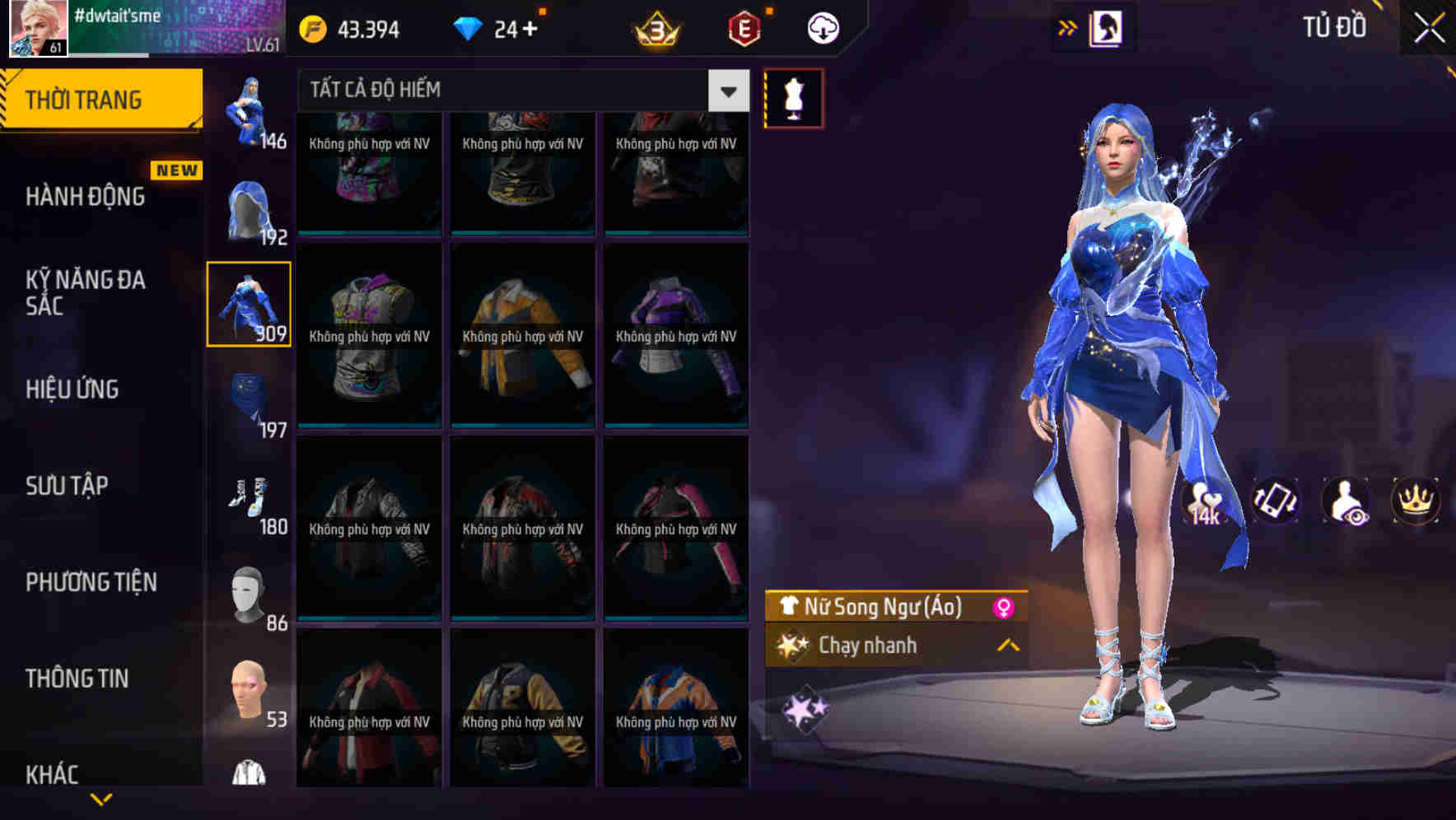Switch to the HÀNH ĐỘNG tab

86,196
